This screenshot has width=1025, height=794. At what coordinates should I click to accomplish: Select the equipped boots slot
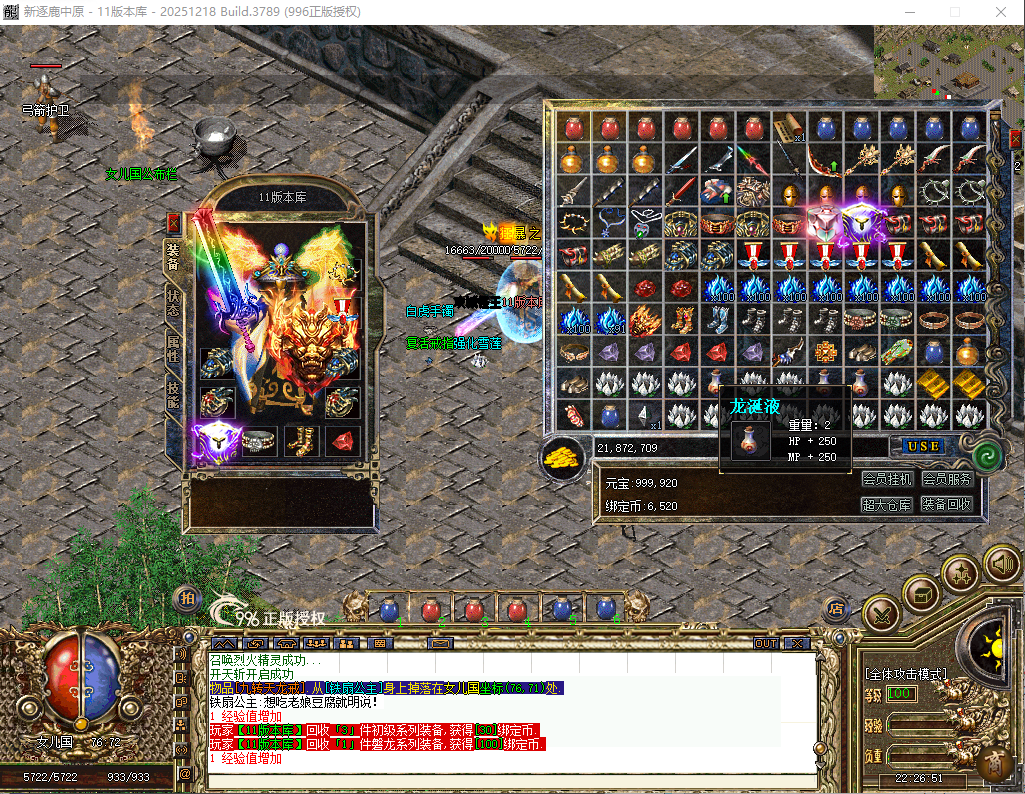(x=300, y=440)
